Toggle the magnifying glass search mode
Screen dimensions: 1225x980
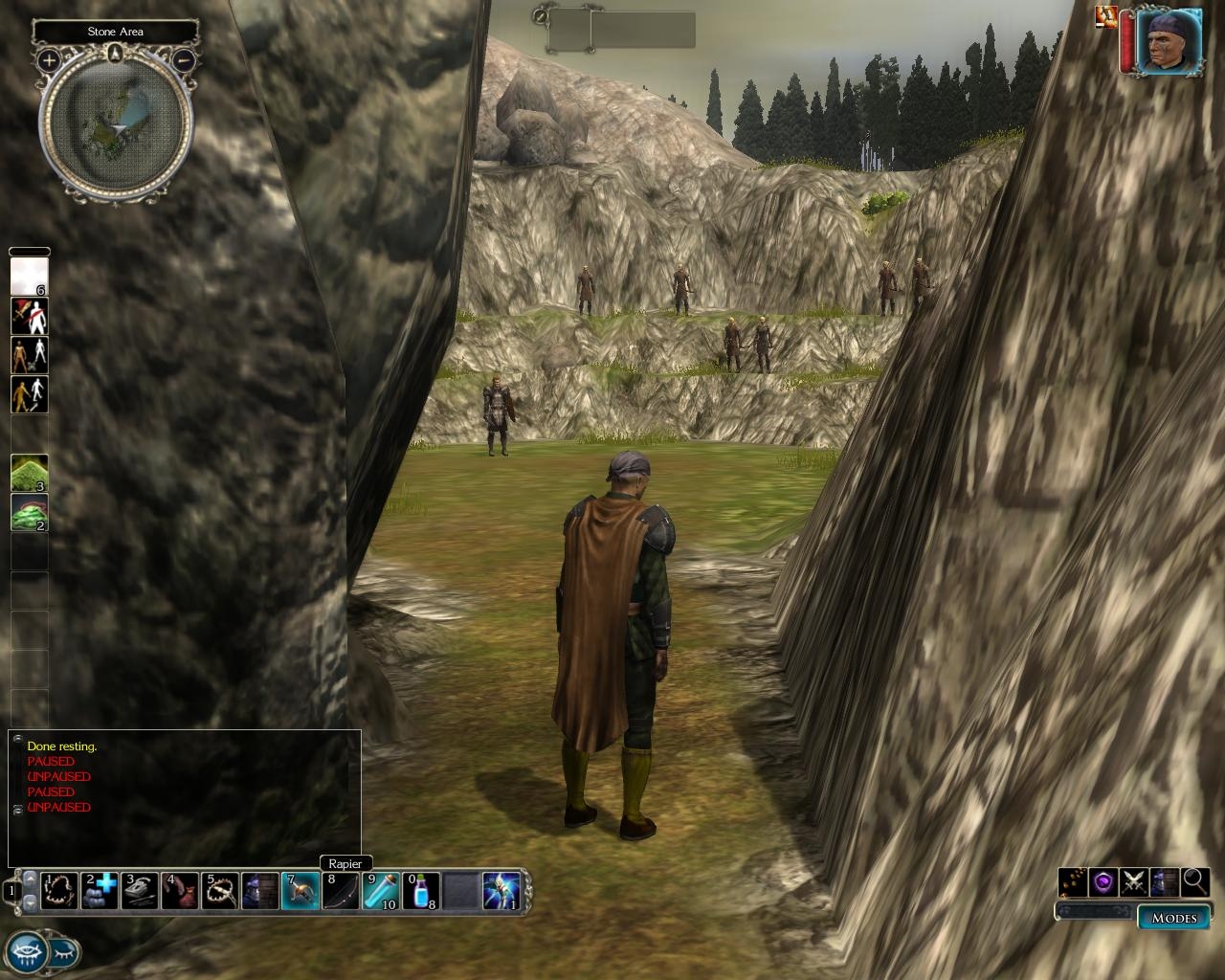[1194, 882]
